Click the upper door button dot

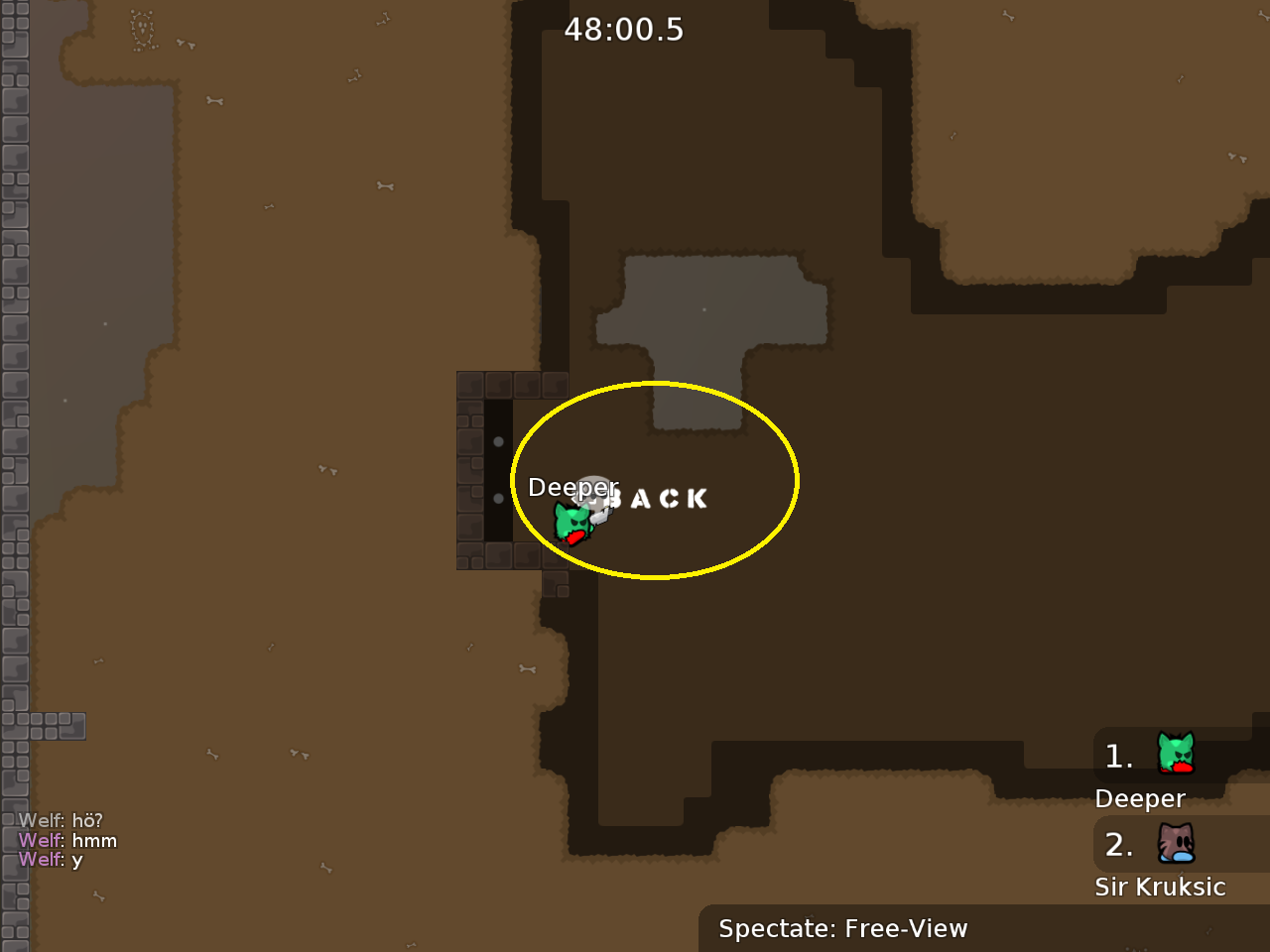(499, 440)
